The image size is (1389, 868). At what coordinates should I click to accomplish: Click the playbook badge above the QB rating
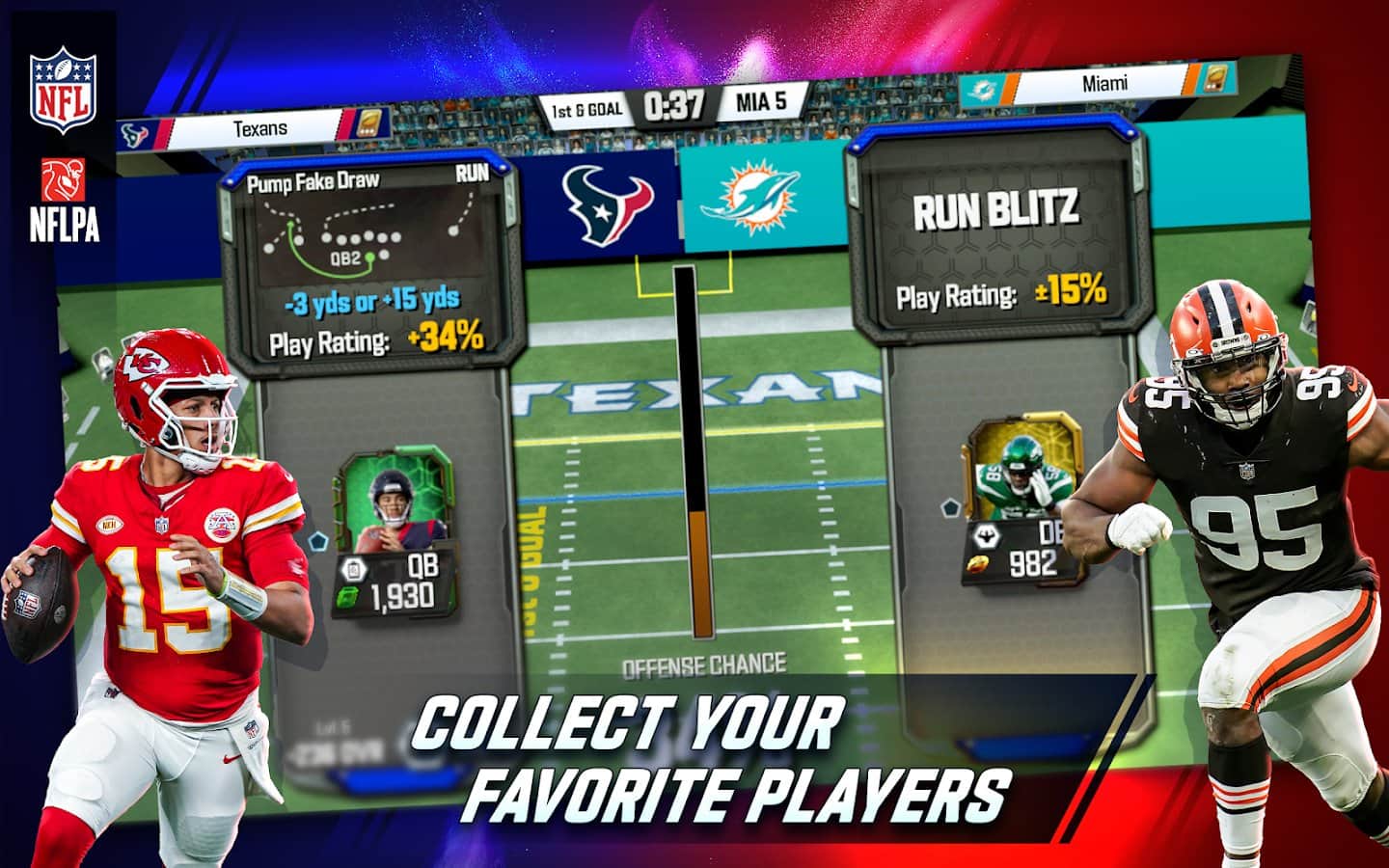click(x=354, y=568)
